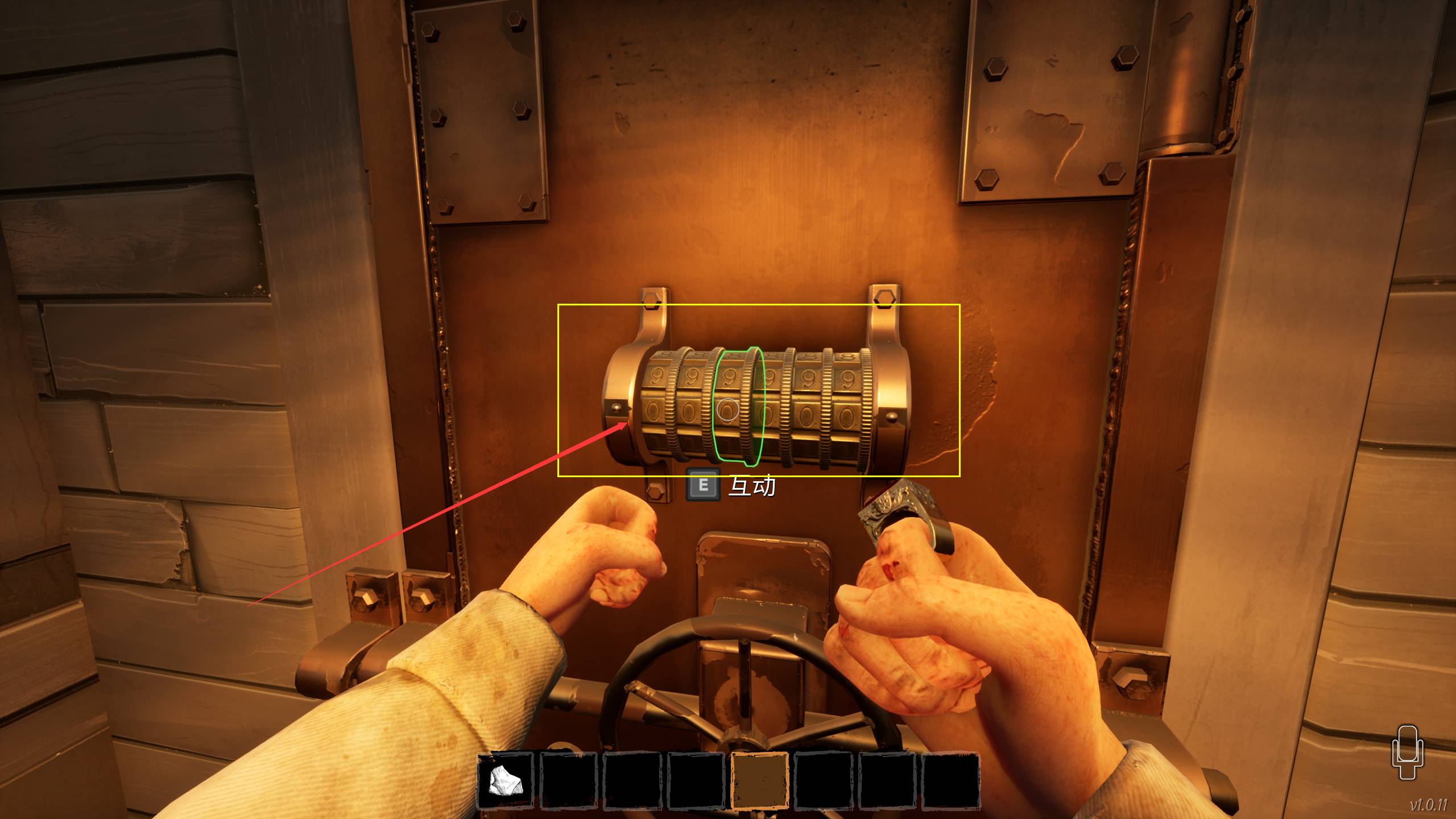Select the hotbar slot holding the white rock
This screenshot has height=819, width=1456.
(504, 780)
